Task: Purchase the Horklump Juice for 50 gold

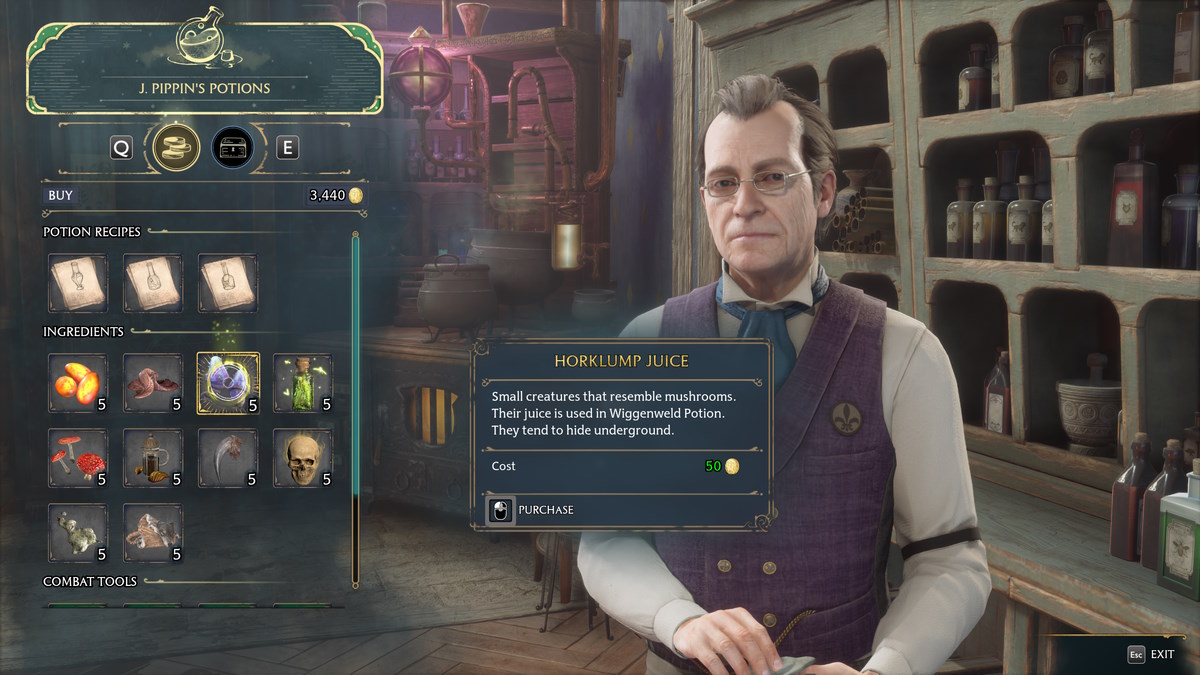Action: point(531,510)
